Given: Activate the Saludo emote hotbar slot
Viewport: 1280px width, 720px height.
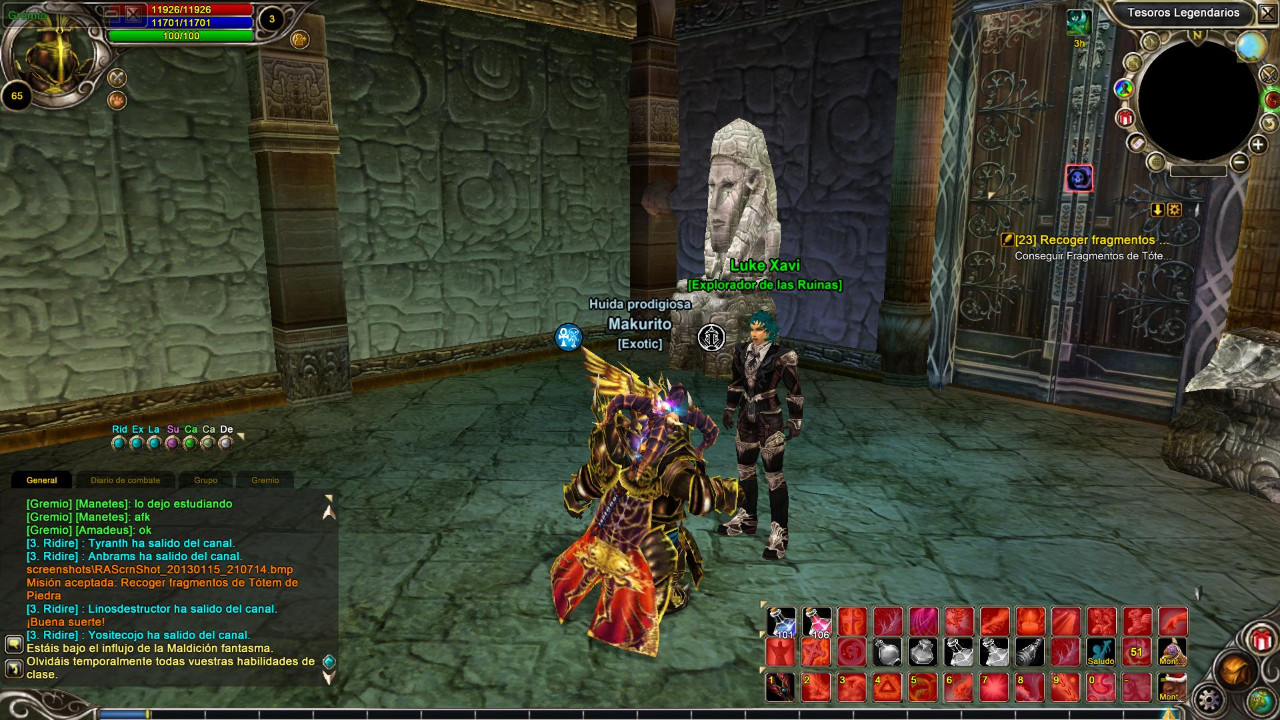Looking at the screenshot, I should (x=1101, y=653).
